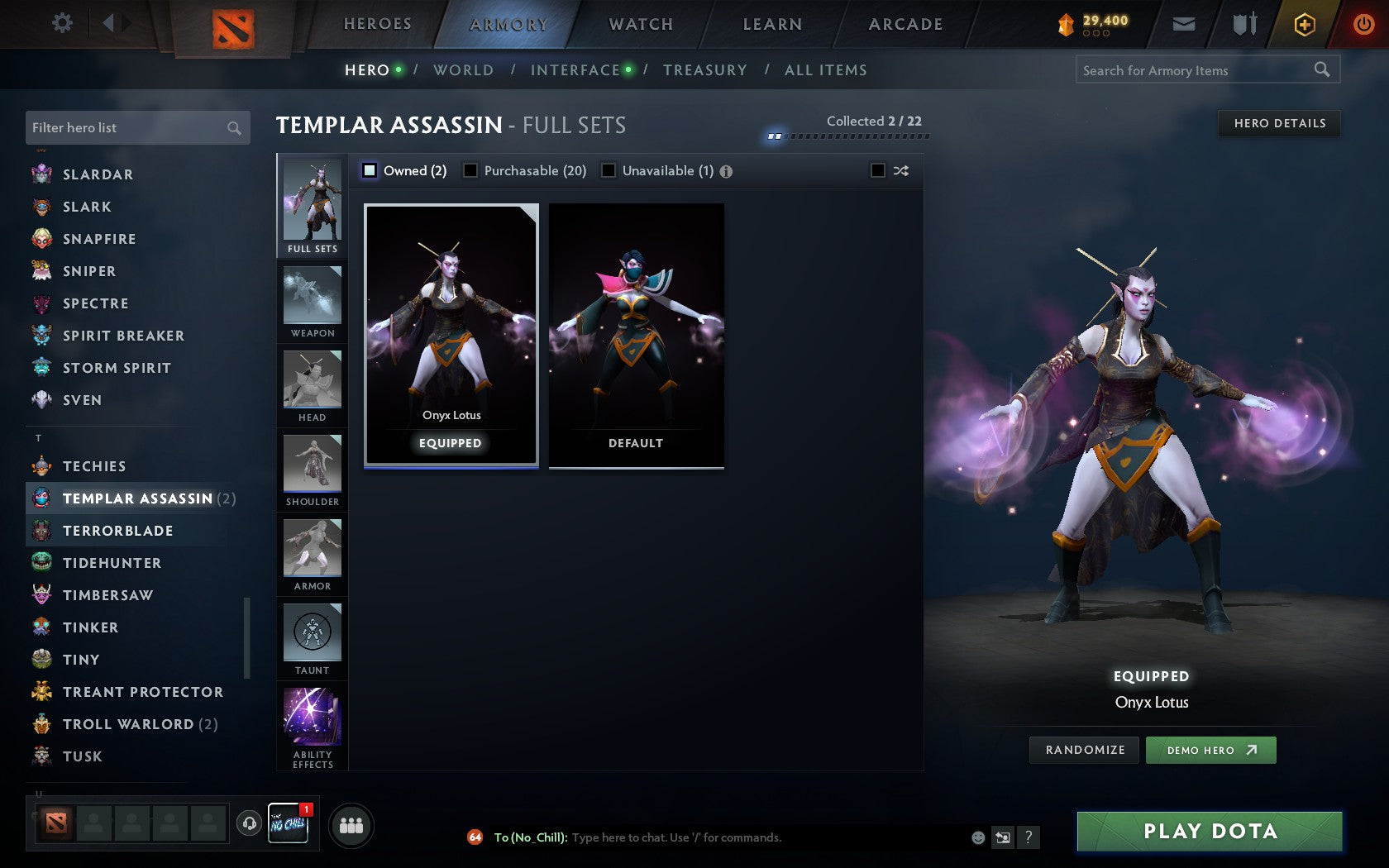Enable the Purchasable (20) filter
This screenshot has width=1389, height=868.
click(x=471, y=170)
